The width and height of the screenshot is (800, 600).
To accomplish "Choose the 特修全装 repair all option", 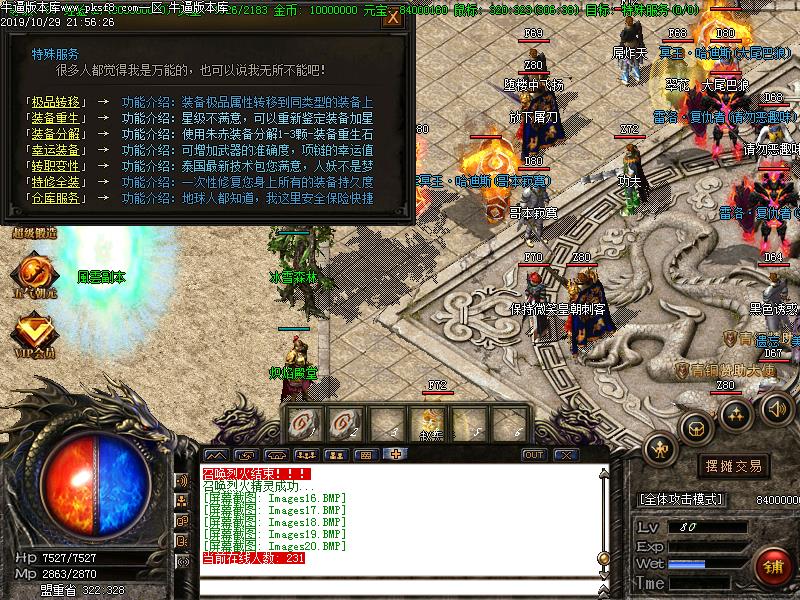I will point(56,182).
